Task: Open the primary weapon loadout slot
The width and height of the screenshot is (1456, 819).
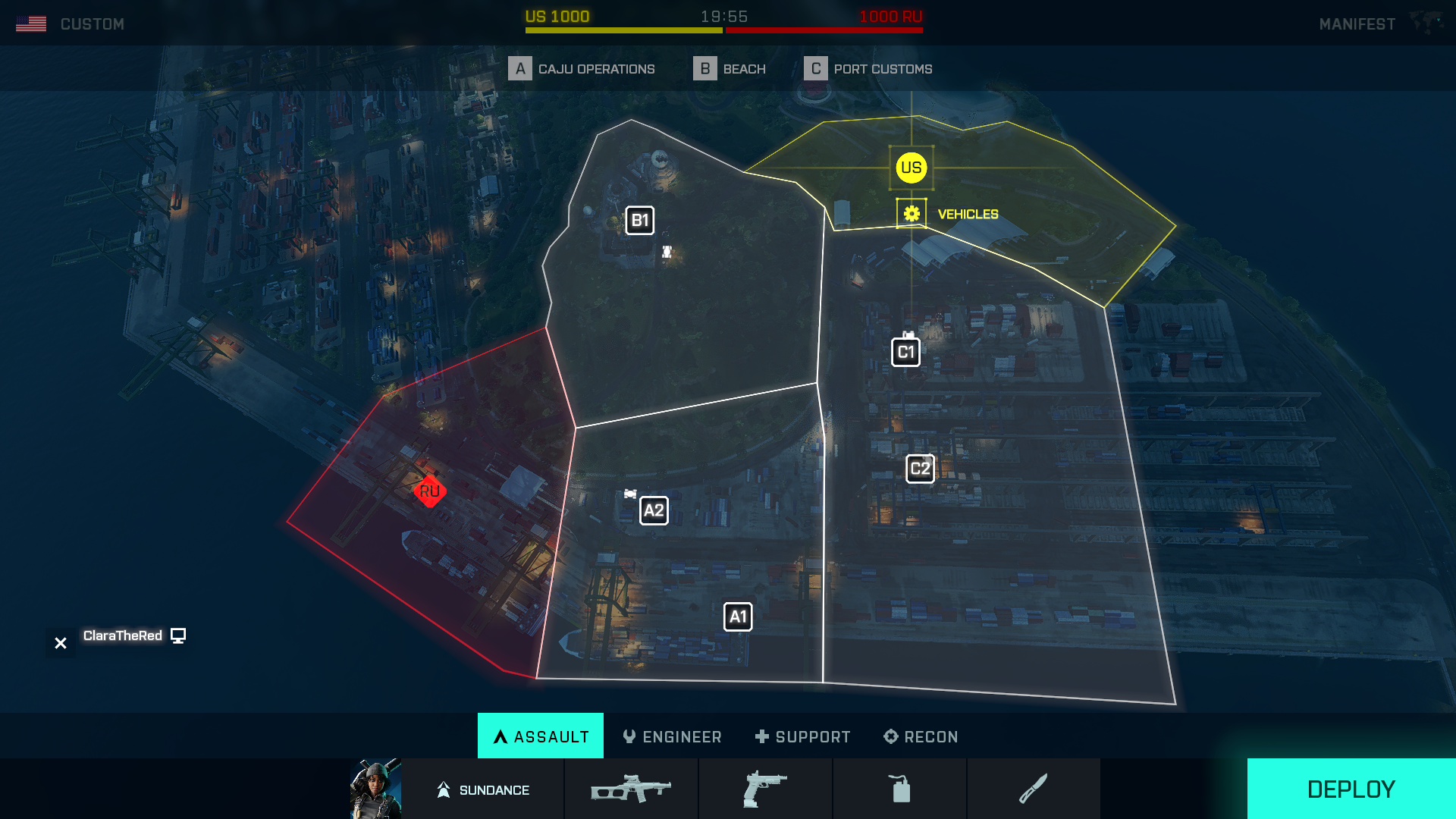Action: click(x=631, y=789)
